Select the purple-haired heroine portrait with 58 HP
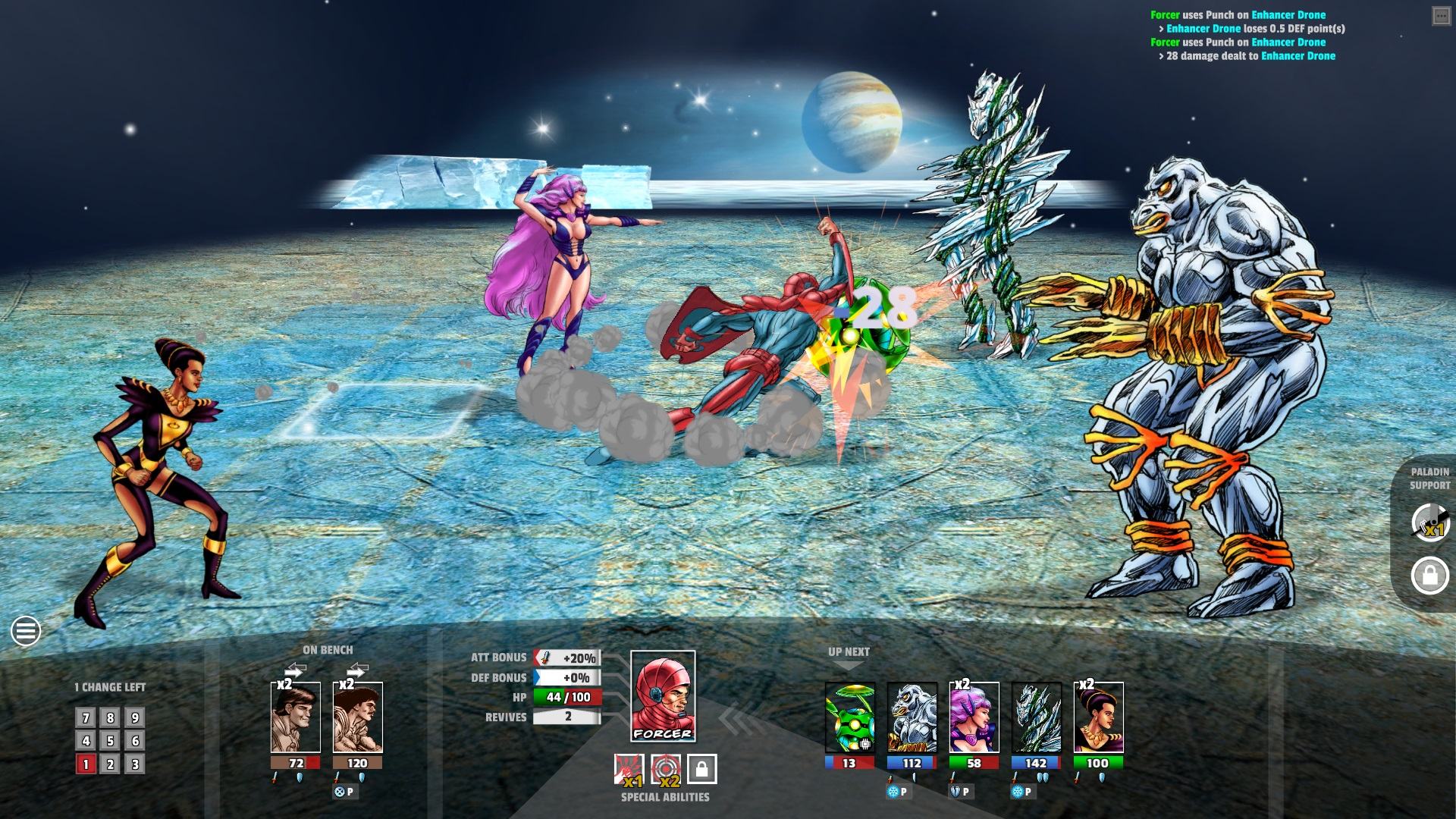This screenshot has height=819, width=1456. coord(974,717)
